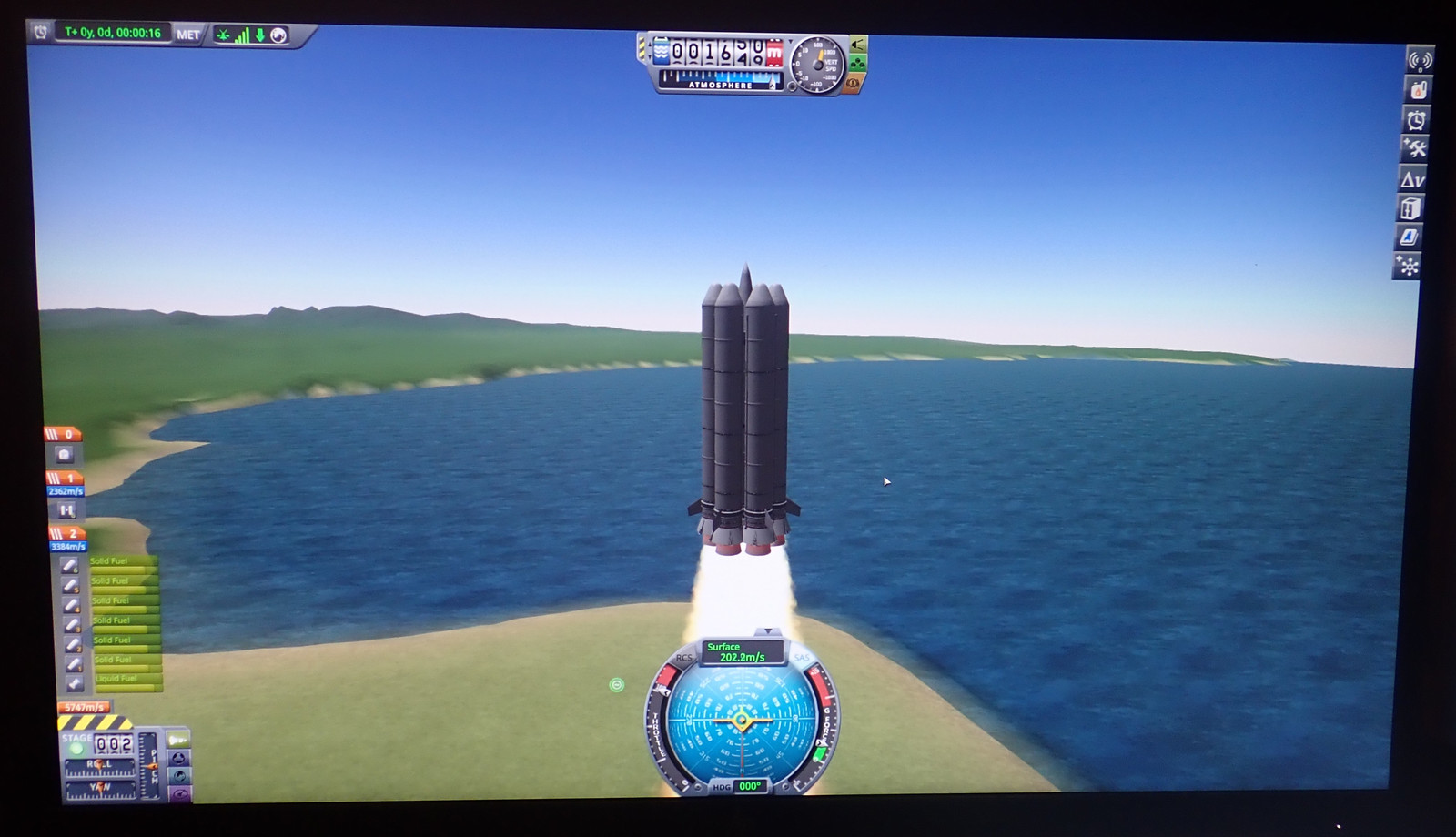Open the maneuver node creator app

[x=1408, y=267]
